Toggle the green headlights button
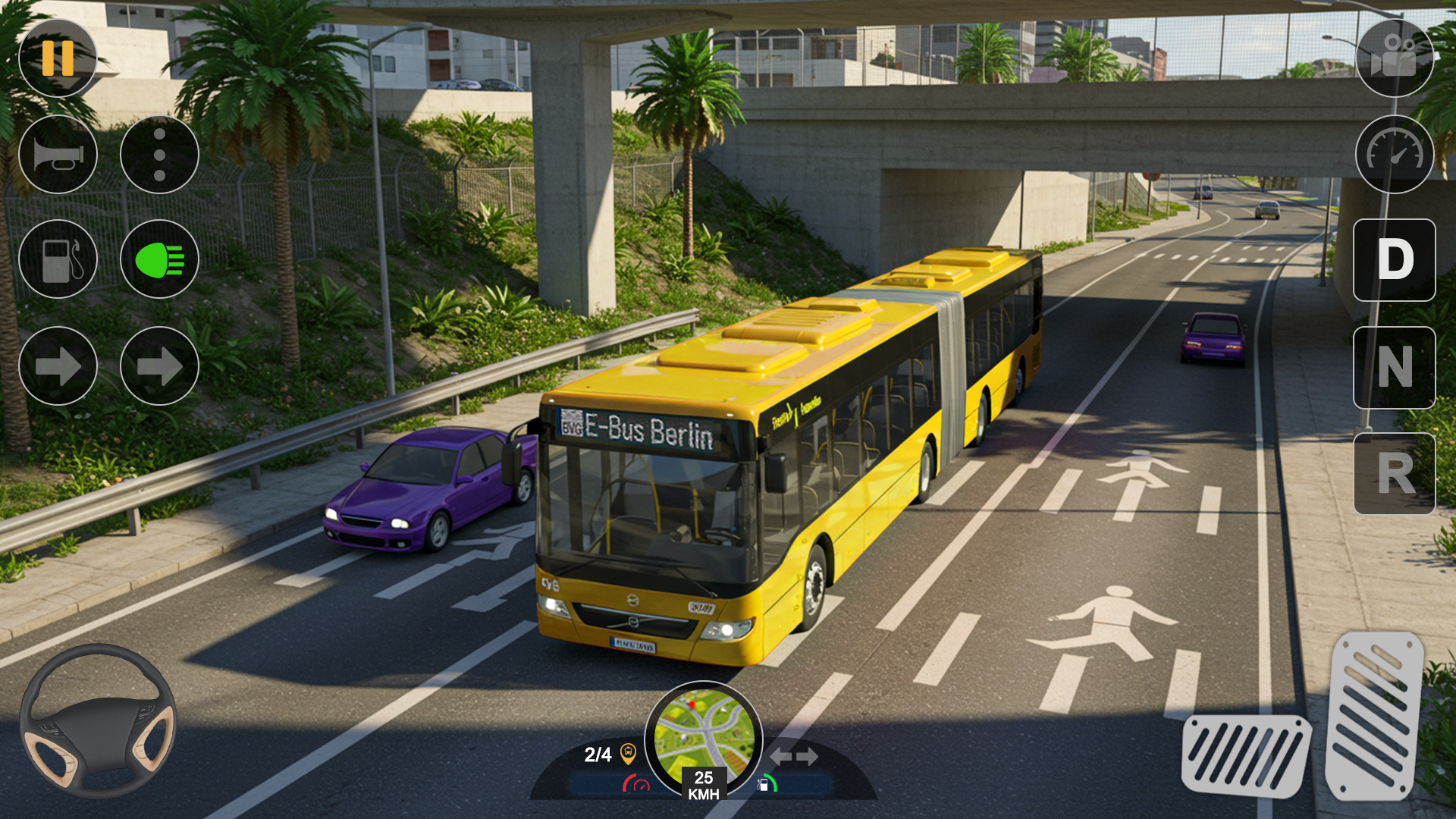This screenshot has width=1456, height=819. click(x=159, y=259)
